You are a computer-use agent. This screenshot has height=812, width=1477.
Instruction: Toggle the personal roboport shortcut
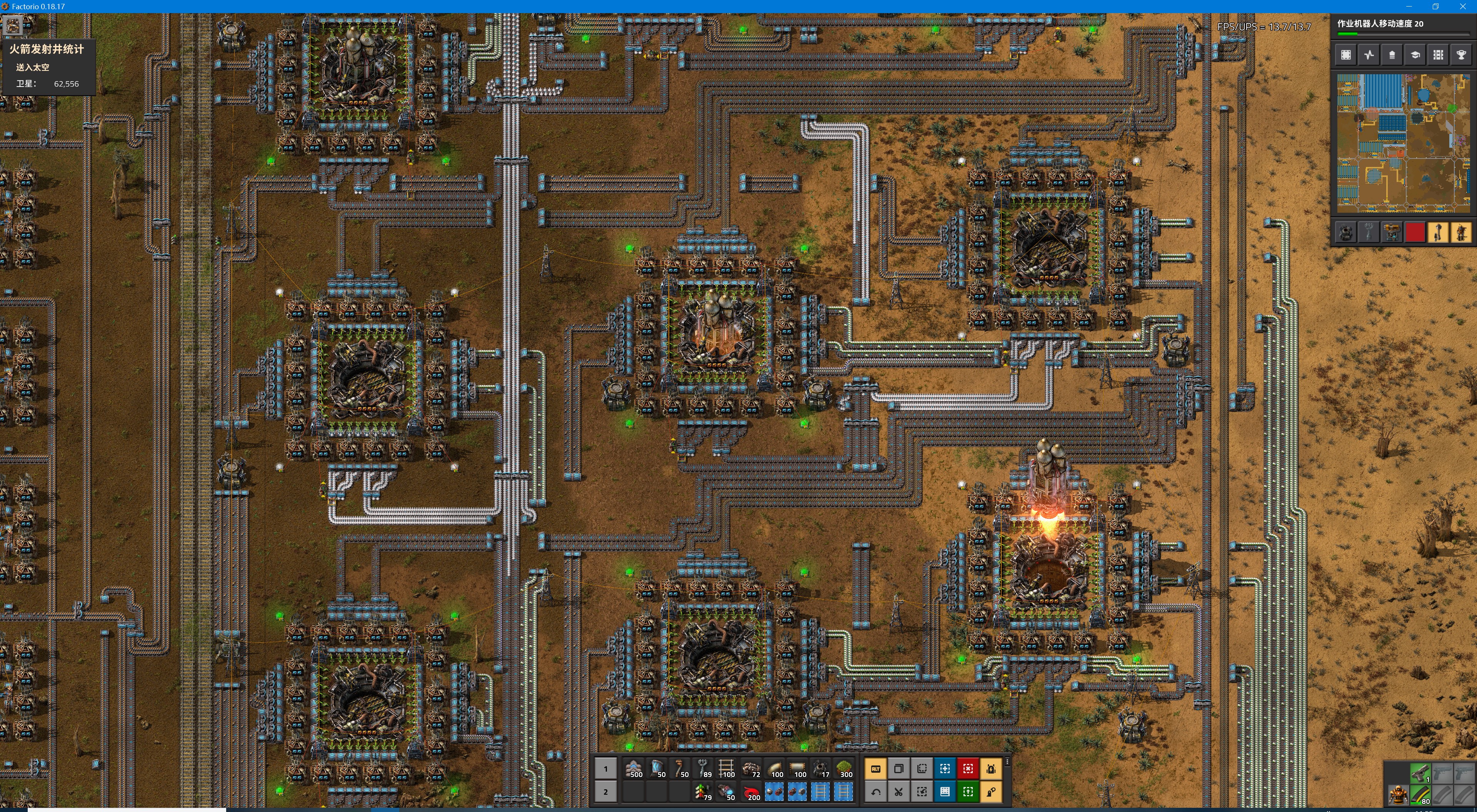pyautogui.click(x=991, y=769)
